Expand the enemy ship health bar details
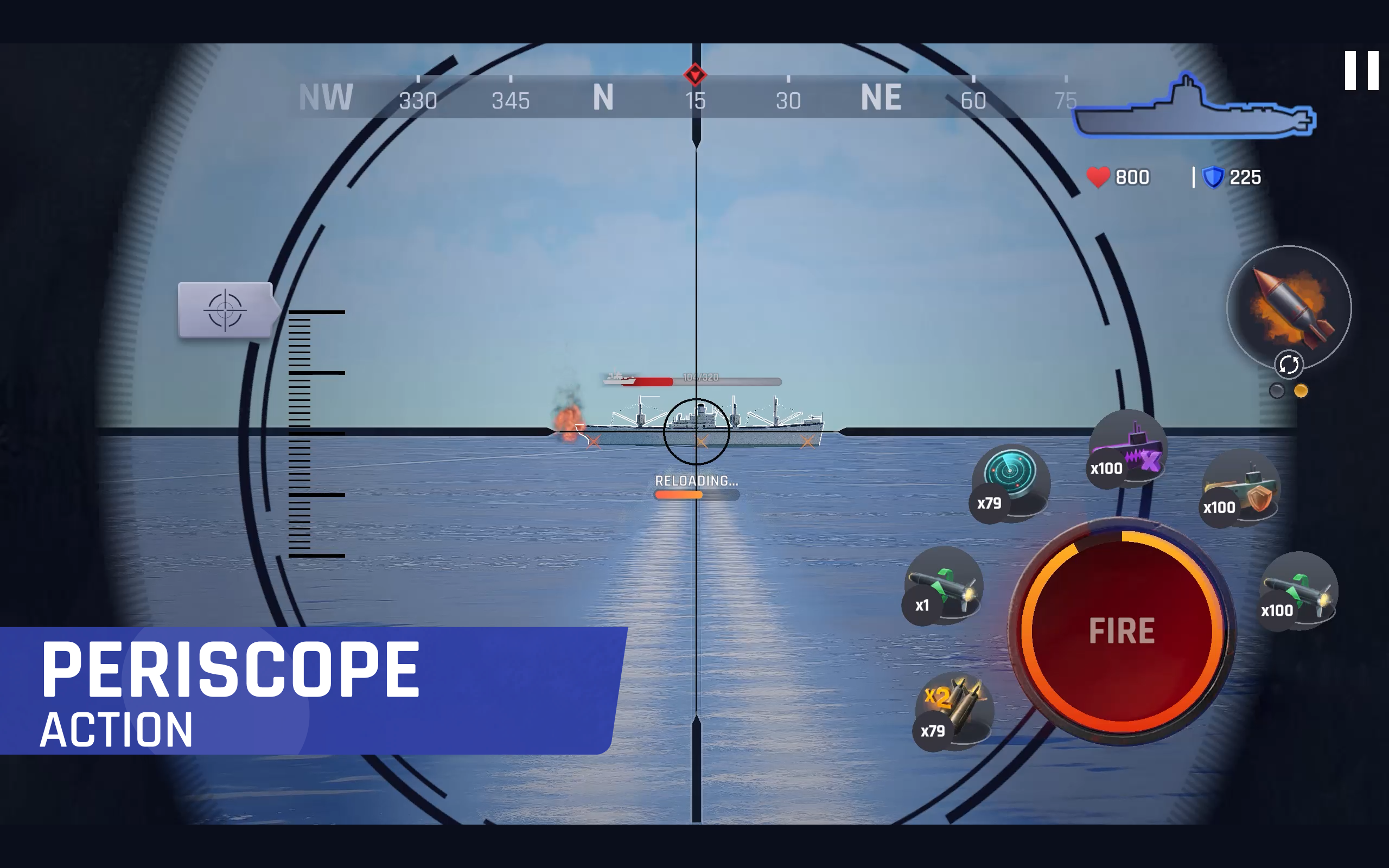This screenshot has width=1389, height=868. point(694,380)
